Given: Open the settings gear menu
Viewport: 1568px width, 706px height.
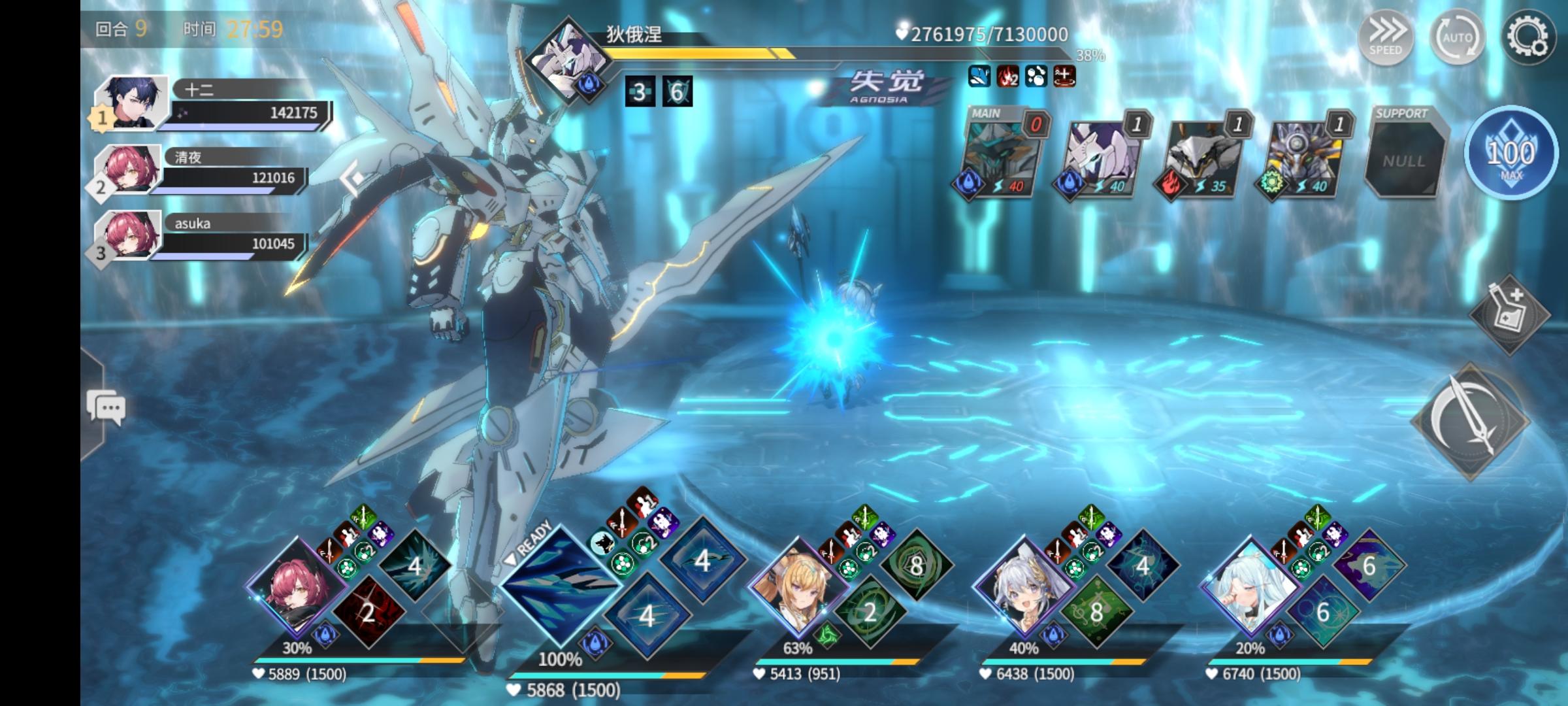Looking at the screenshot, I should [1527, 37].
